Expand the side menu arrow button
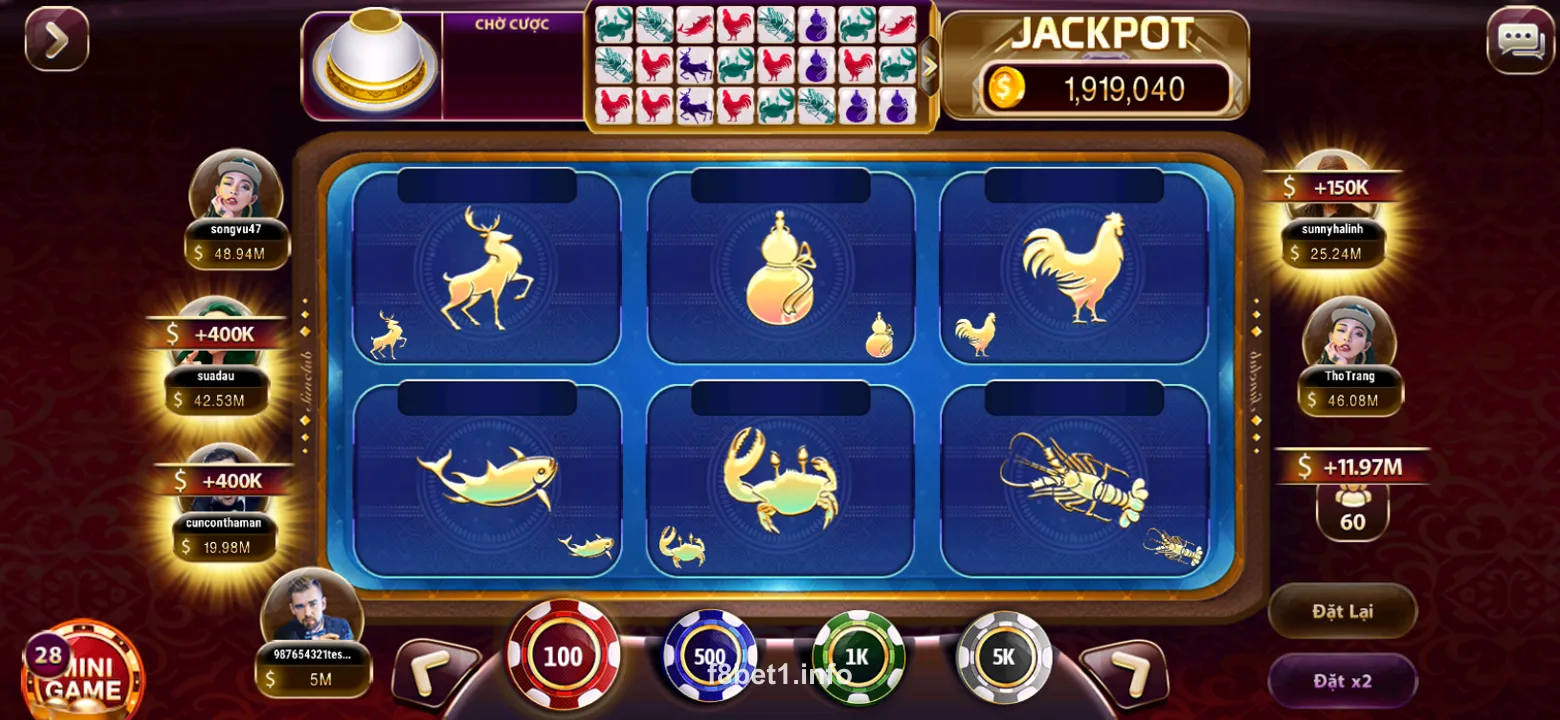 pyautogui.click(x=57, y=39)
